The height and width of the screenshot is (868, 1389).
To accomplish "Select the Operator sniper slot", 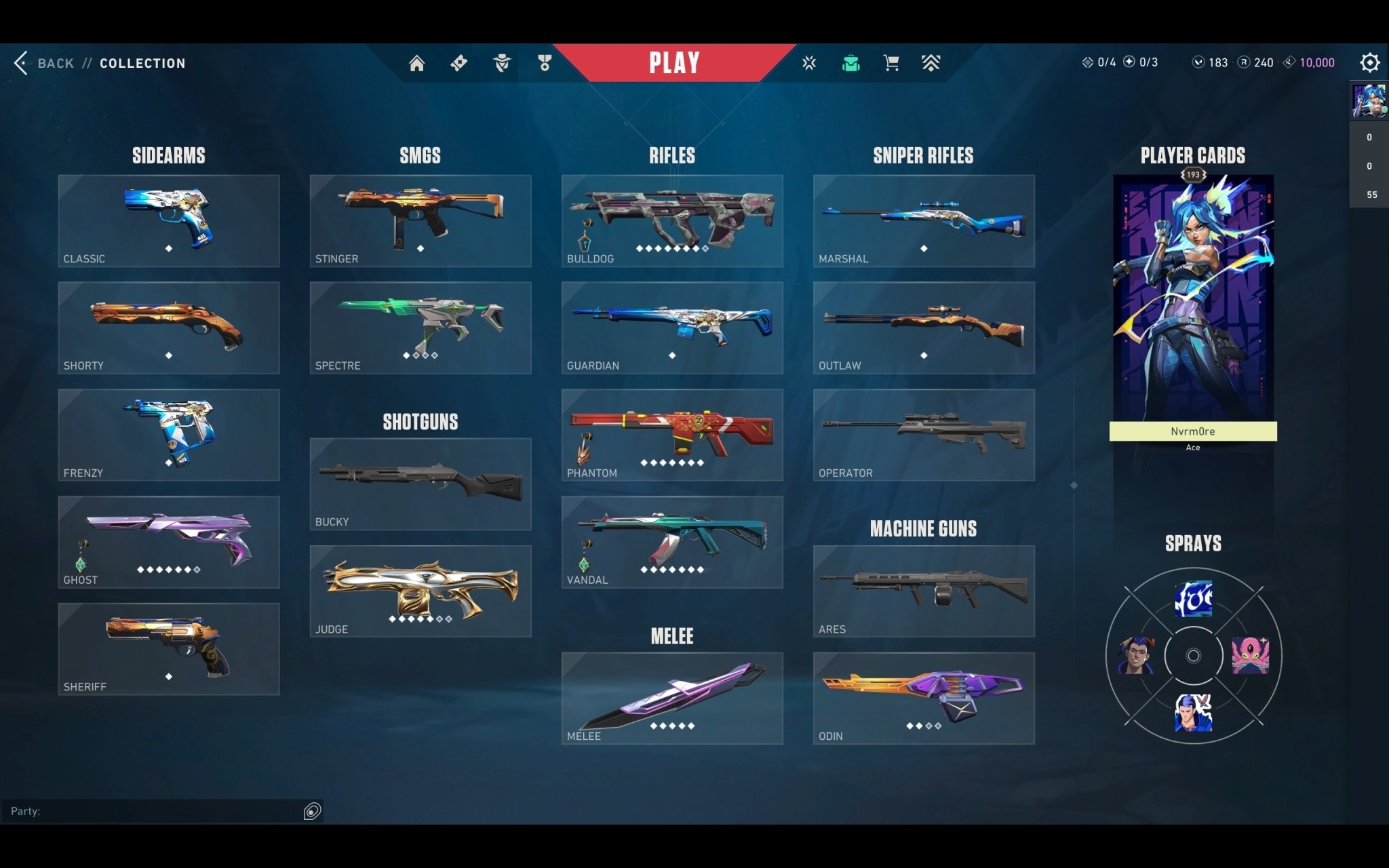I will click(924, 435).
